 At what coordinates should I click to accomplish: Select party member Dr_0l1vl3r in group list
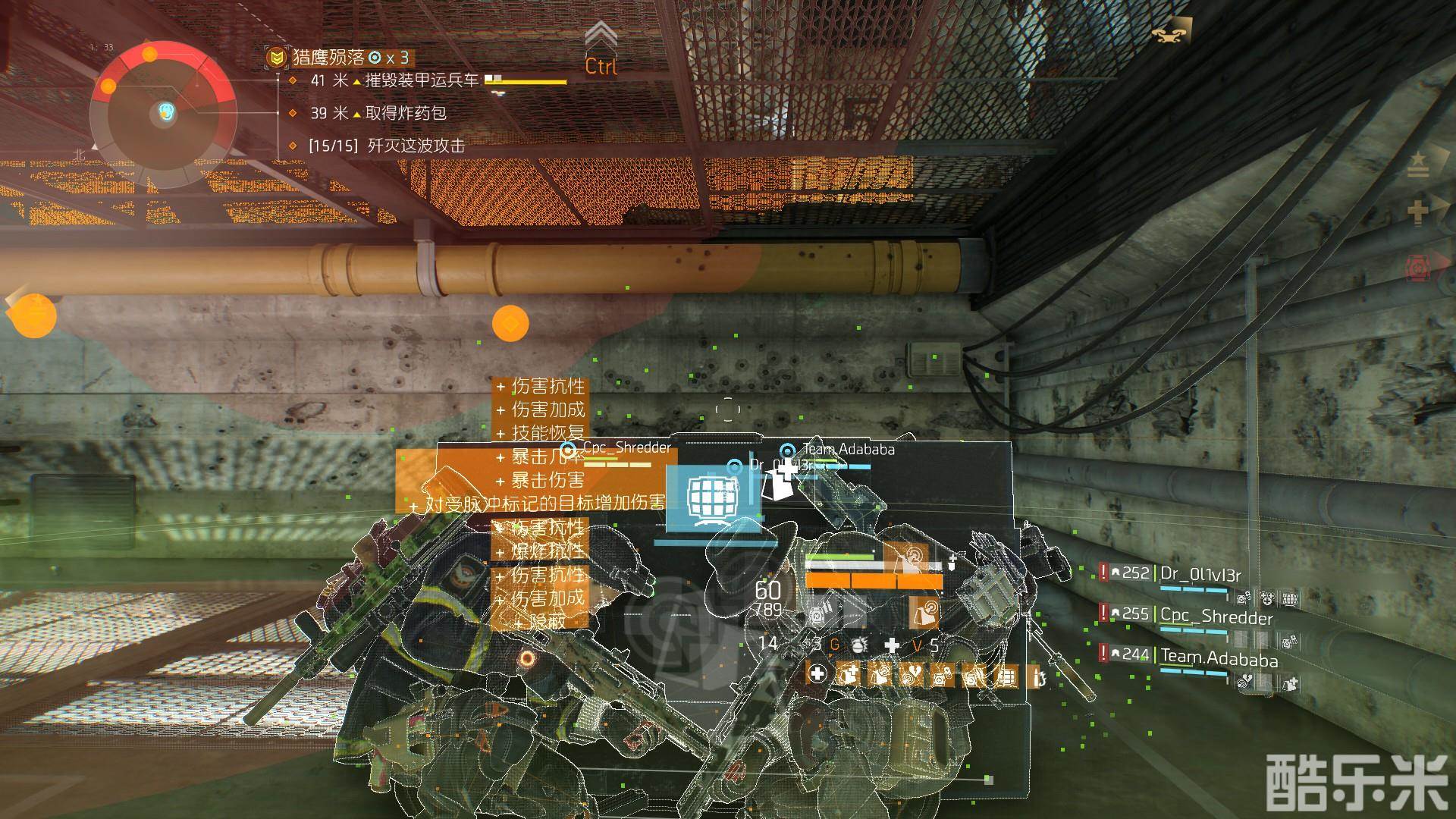pos(1200,574)
